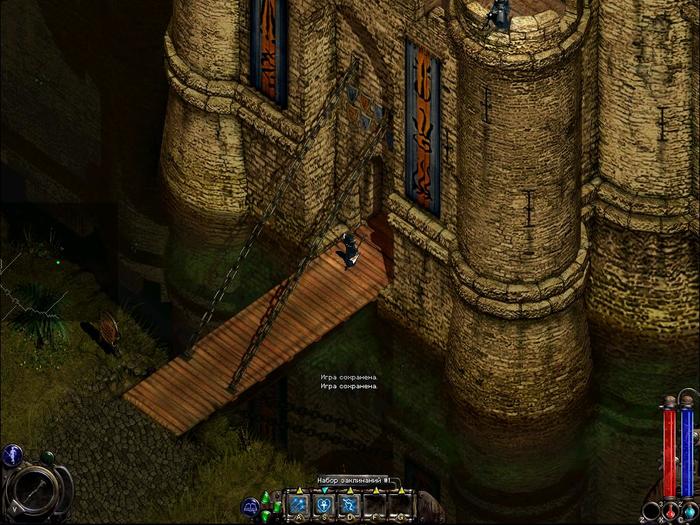Click the blue walking figure icon
700x525 pixels.
coord(11,456)
